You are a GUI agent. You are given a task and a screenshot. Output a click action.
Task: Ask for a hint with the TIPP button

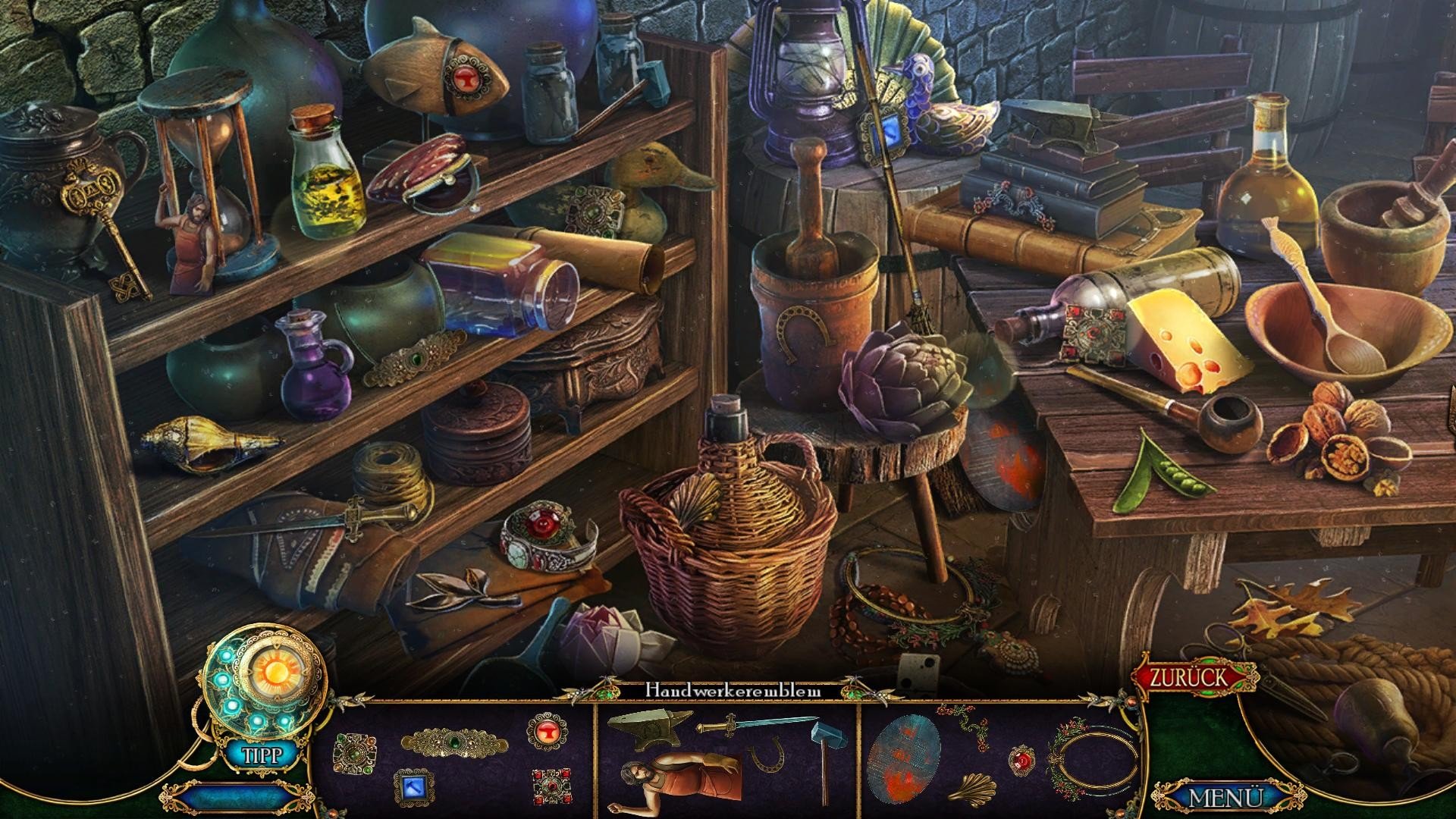tap(262, 755)
